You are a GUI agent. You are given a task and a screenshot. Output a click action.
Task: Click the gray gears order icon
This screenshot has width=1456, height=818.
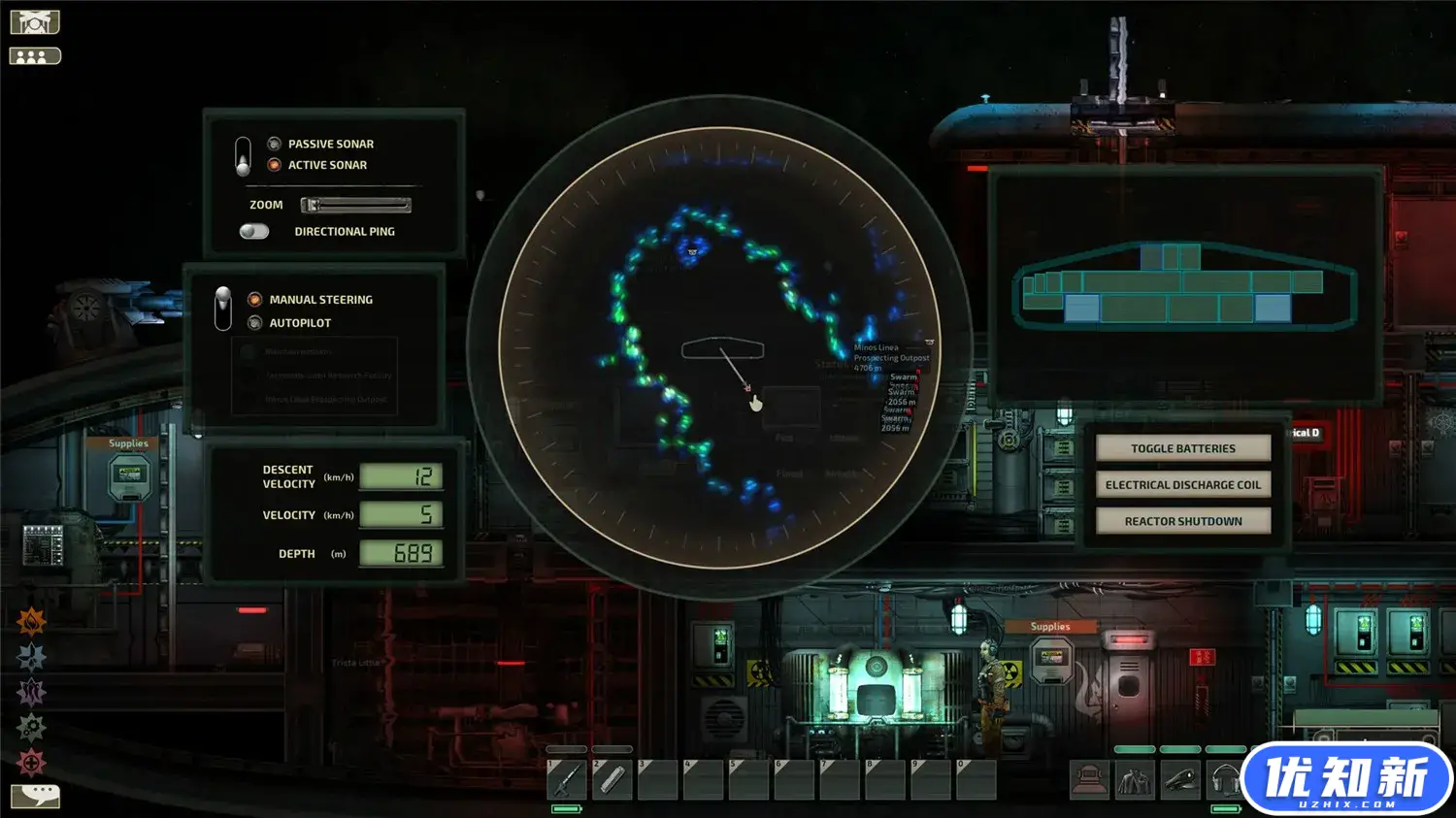click(31, 727)
